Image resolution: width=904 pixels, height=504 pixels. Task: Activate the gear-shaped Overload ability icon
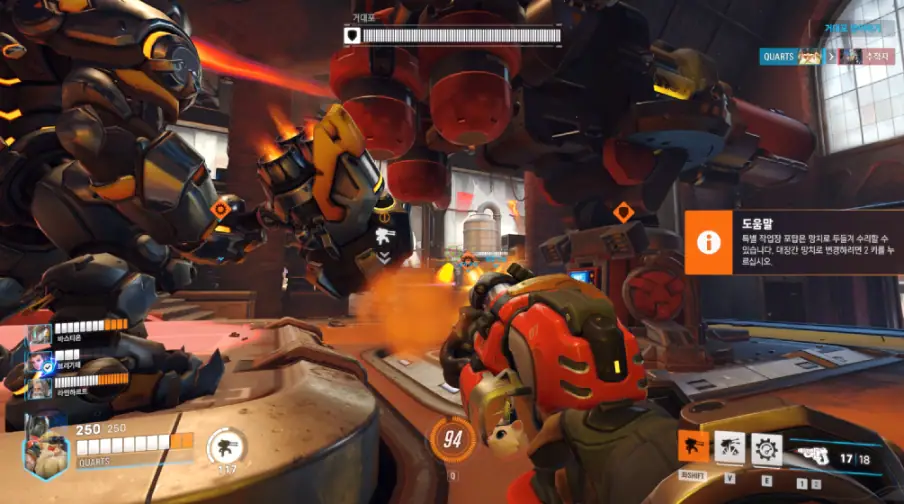767,448
